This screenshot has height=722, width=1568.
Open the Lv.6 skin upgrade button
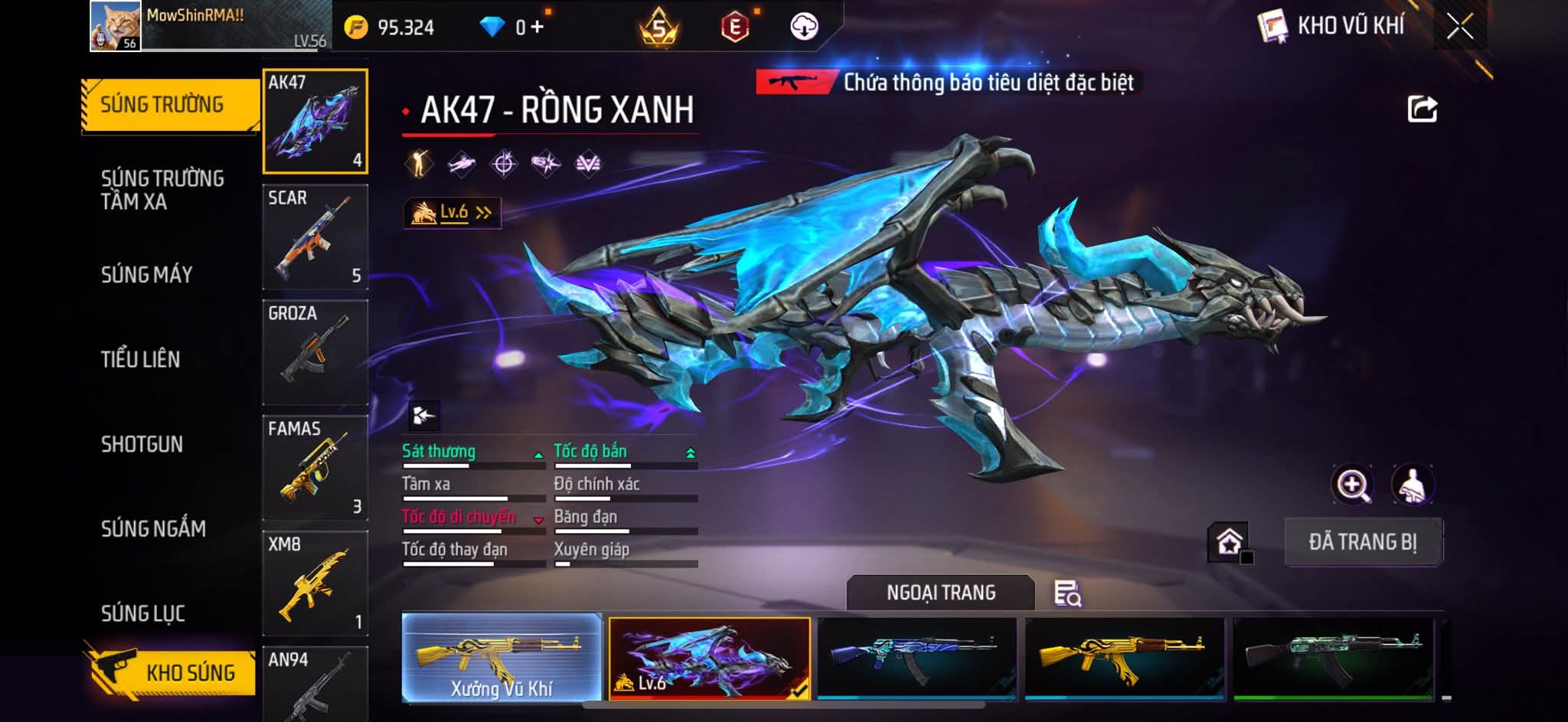(x=452, y=212)
